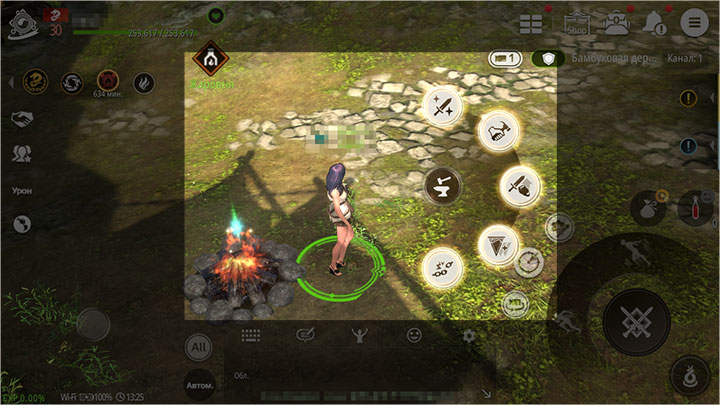Open the handshake trade icon

tap(20, 119)
